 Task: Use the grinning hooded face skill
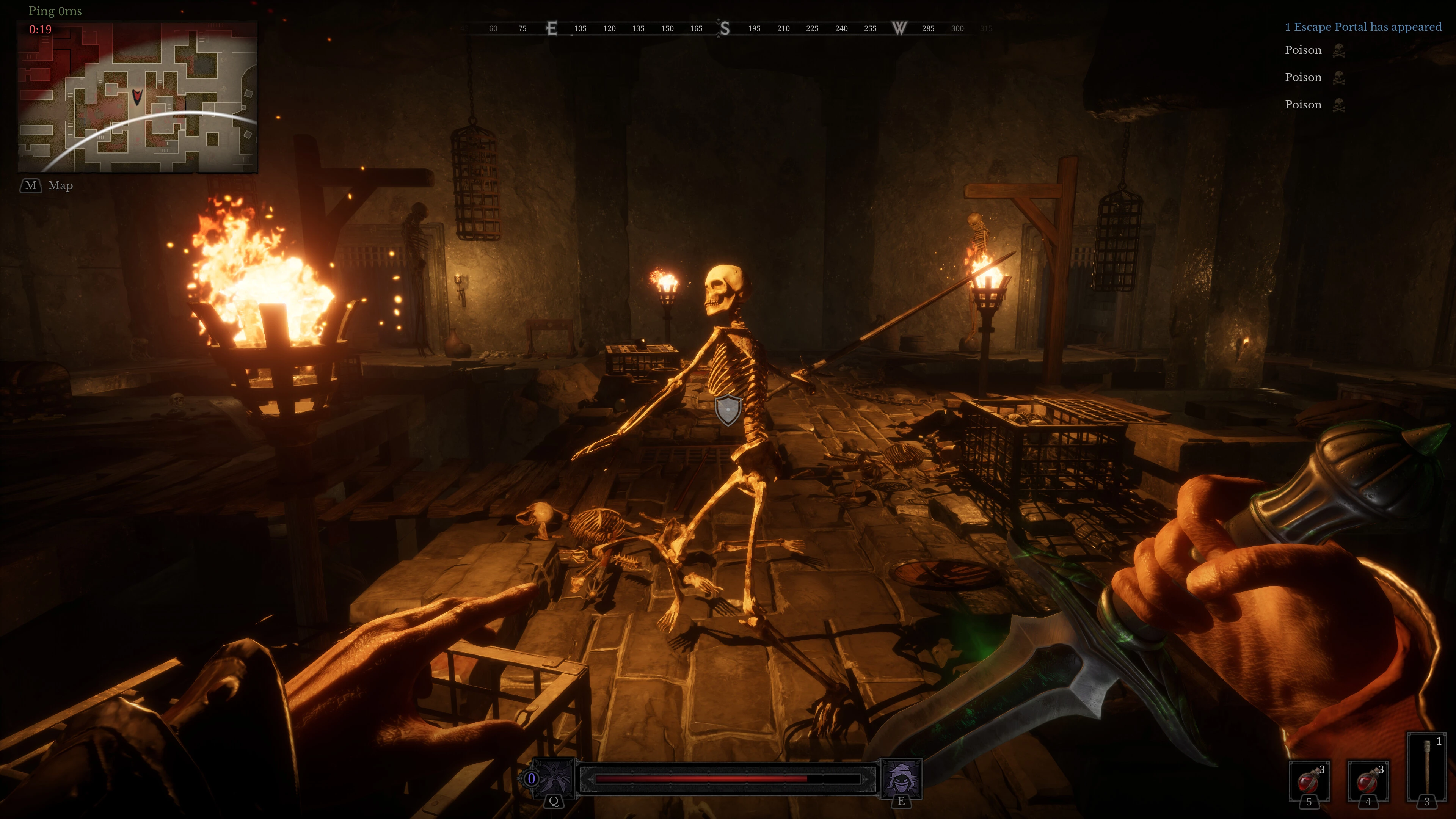(x=901, y=778)
